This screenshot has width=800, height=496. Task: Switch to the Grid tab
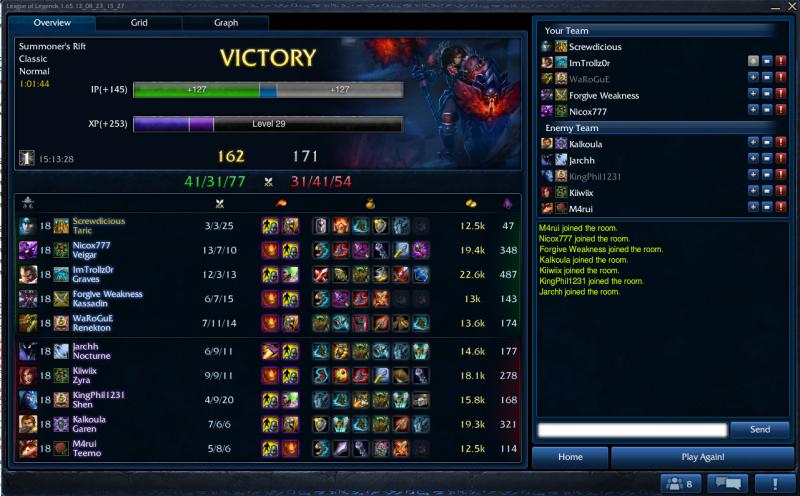(x=139, y=22)
